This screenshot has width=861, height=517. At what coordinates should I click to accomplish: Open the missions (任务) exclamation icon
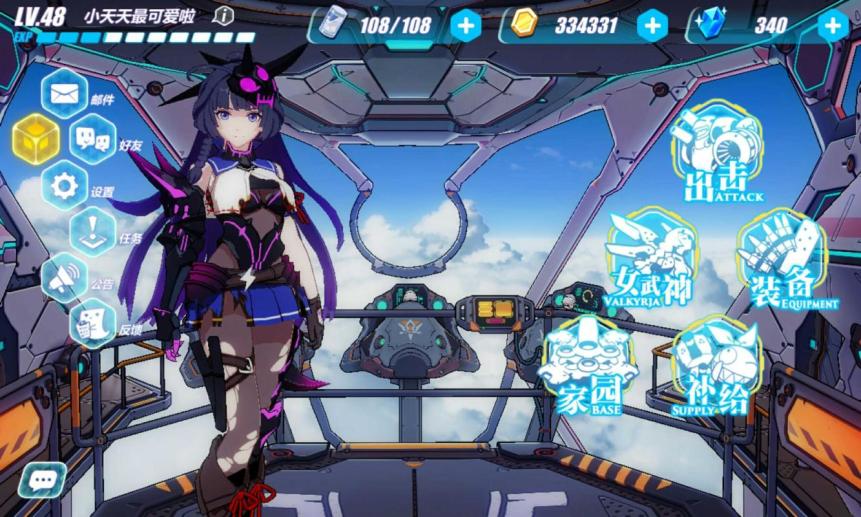94,233
